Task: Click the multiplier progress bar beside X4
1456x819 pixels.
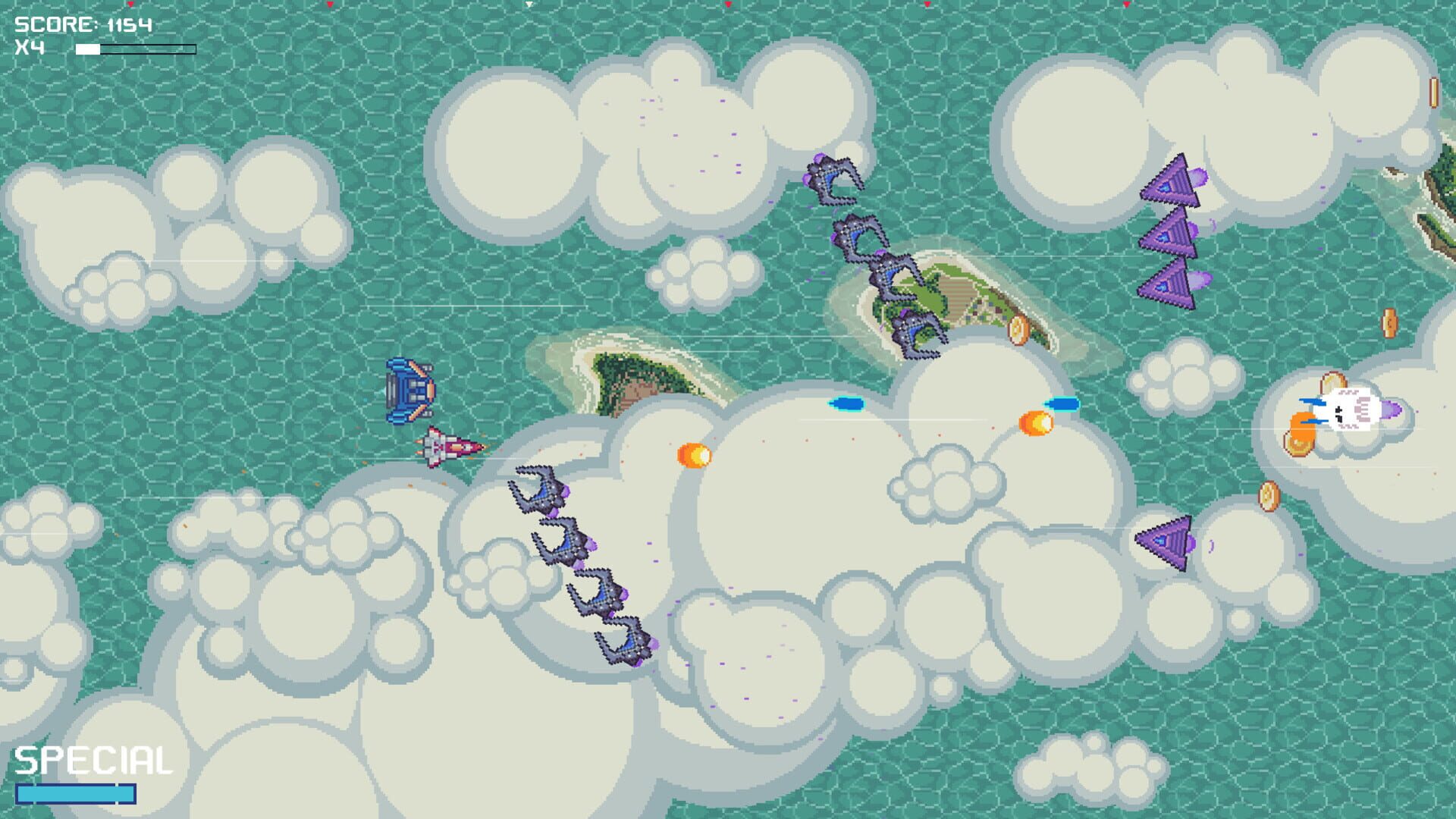Action: [x=129, y=48]
